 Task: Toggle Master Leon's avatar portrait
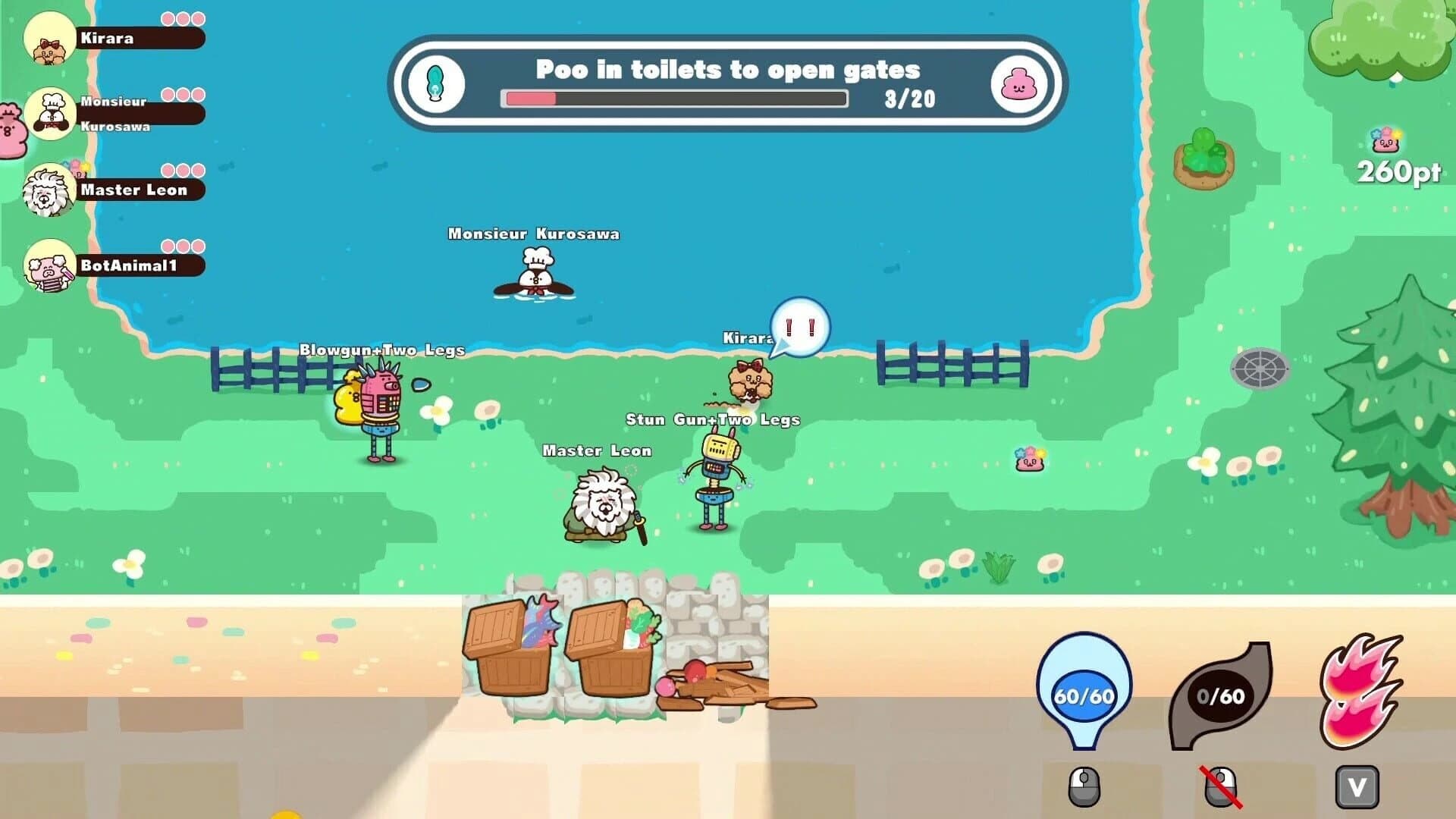[49, 187]
